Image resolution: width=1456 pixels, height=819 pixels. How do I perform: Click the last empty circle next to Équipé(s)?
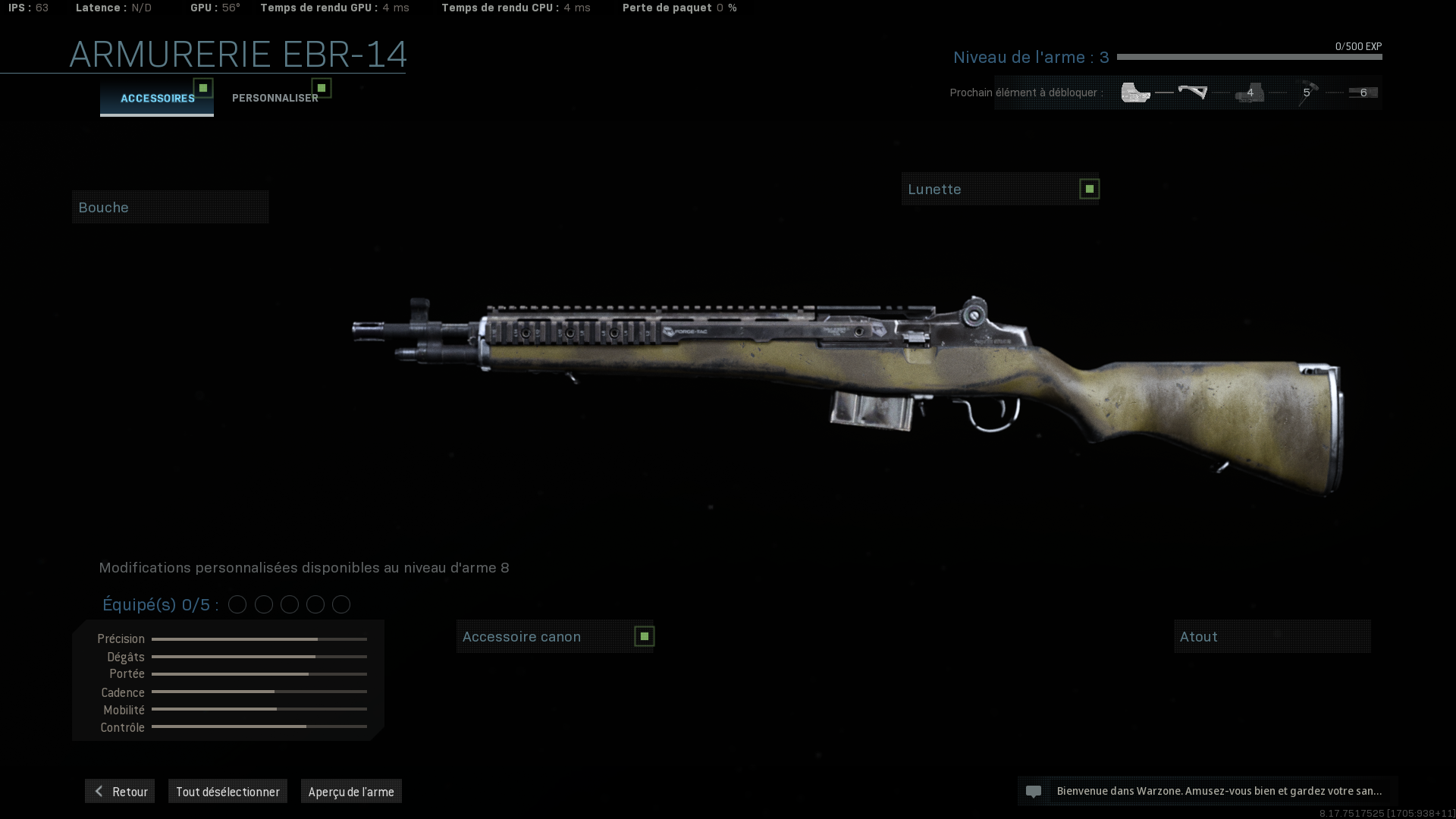(x=340, y=604)
